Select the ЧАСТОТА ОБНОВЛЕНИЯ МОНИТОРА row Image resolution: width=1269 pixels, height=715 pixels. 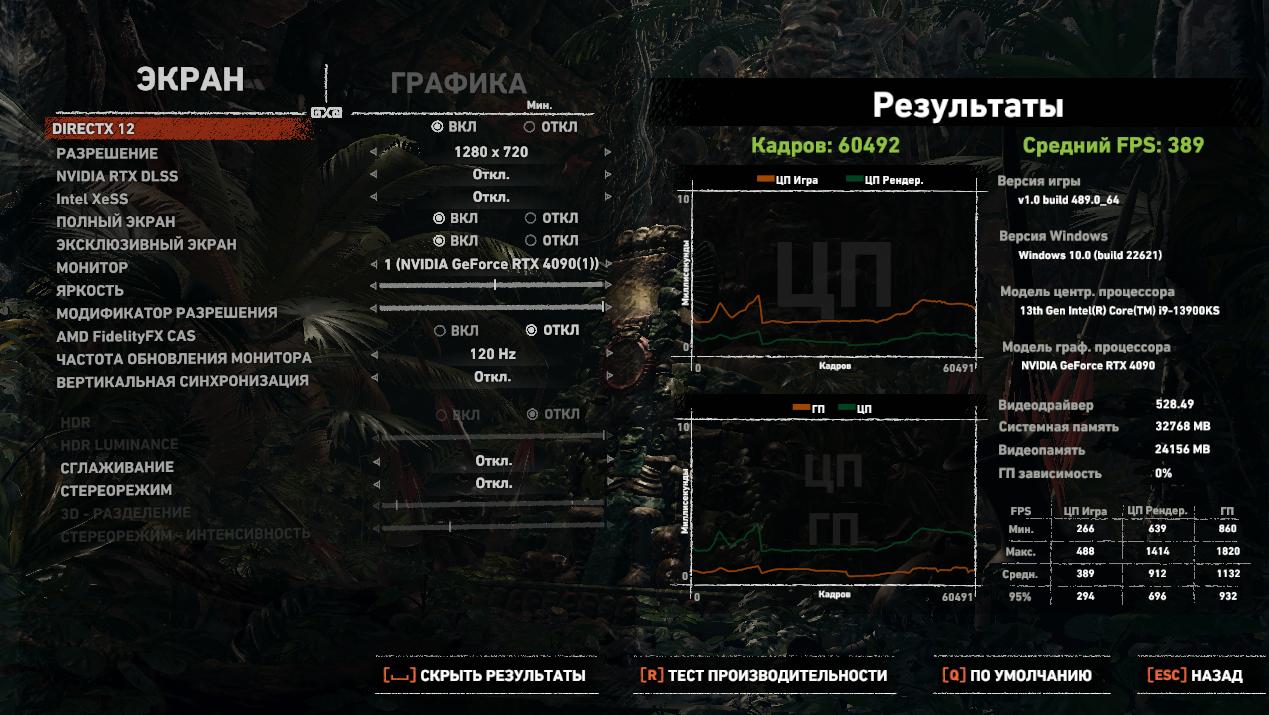(184, 358)
